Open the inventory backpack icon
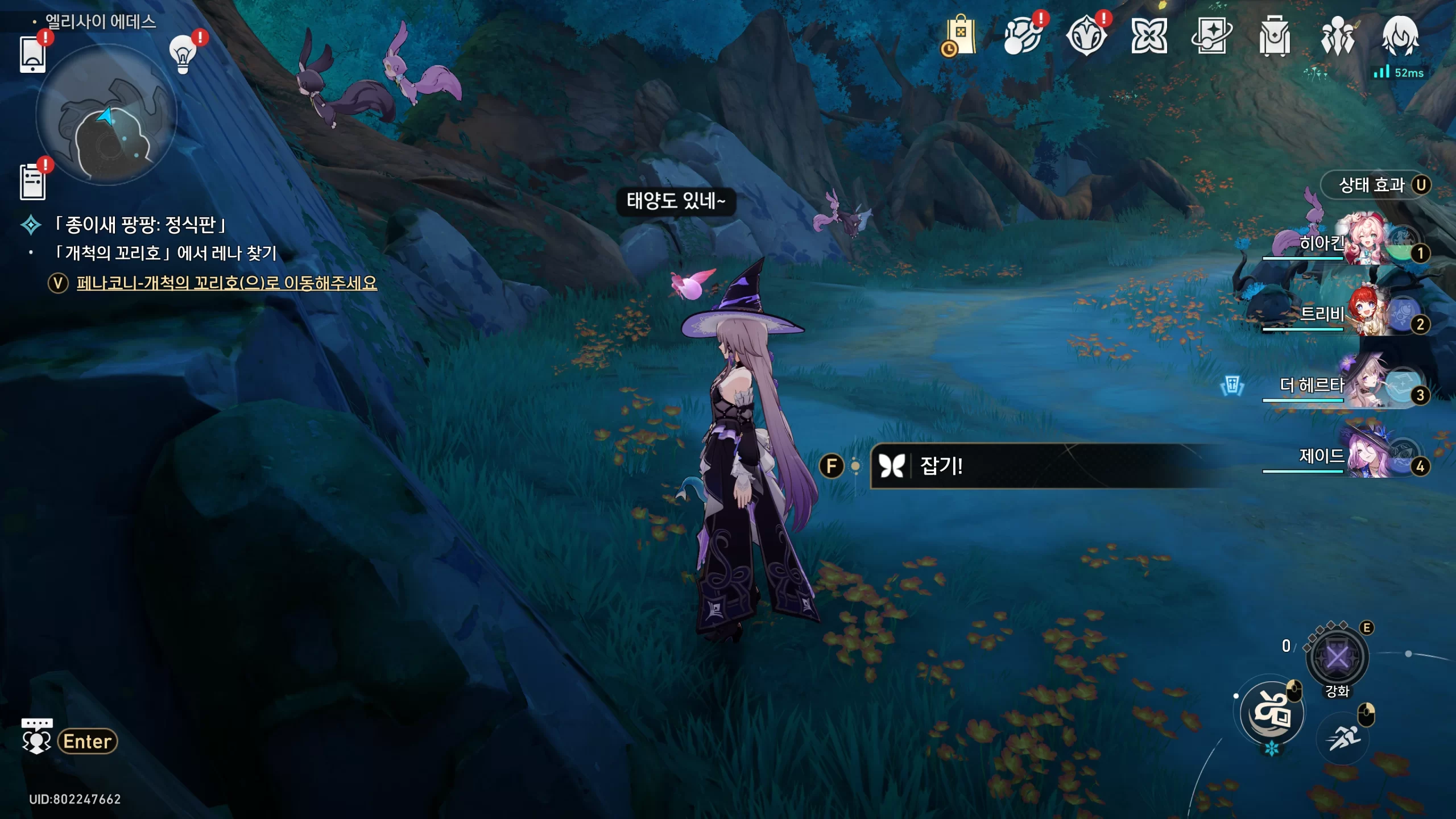This screenshot has width=1456, height=819. (x=1274, y=36)
